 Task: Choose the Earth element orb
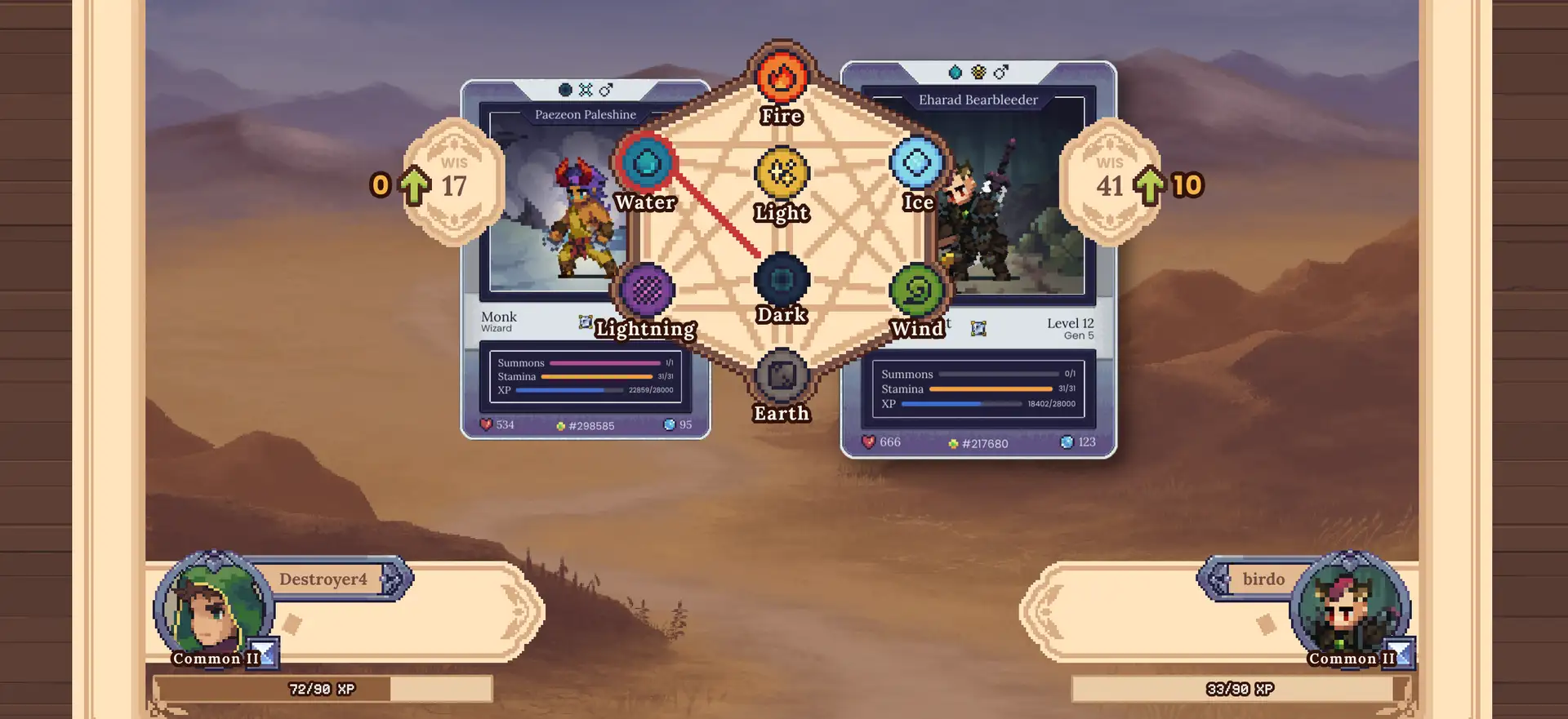pos(782,375)
